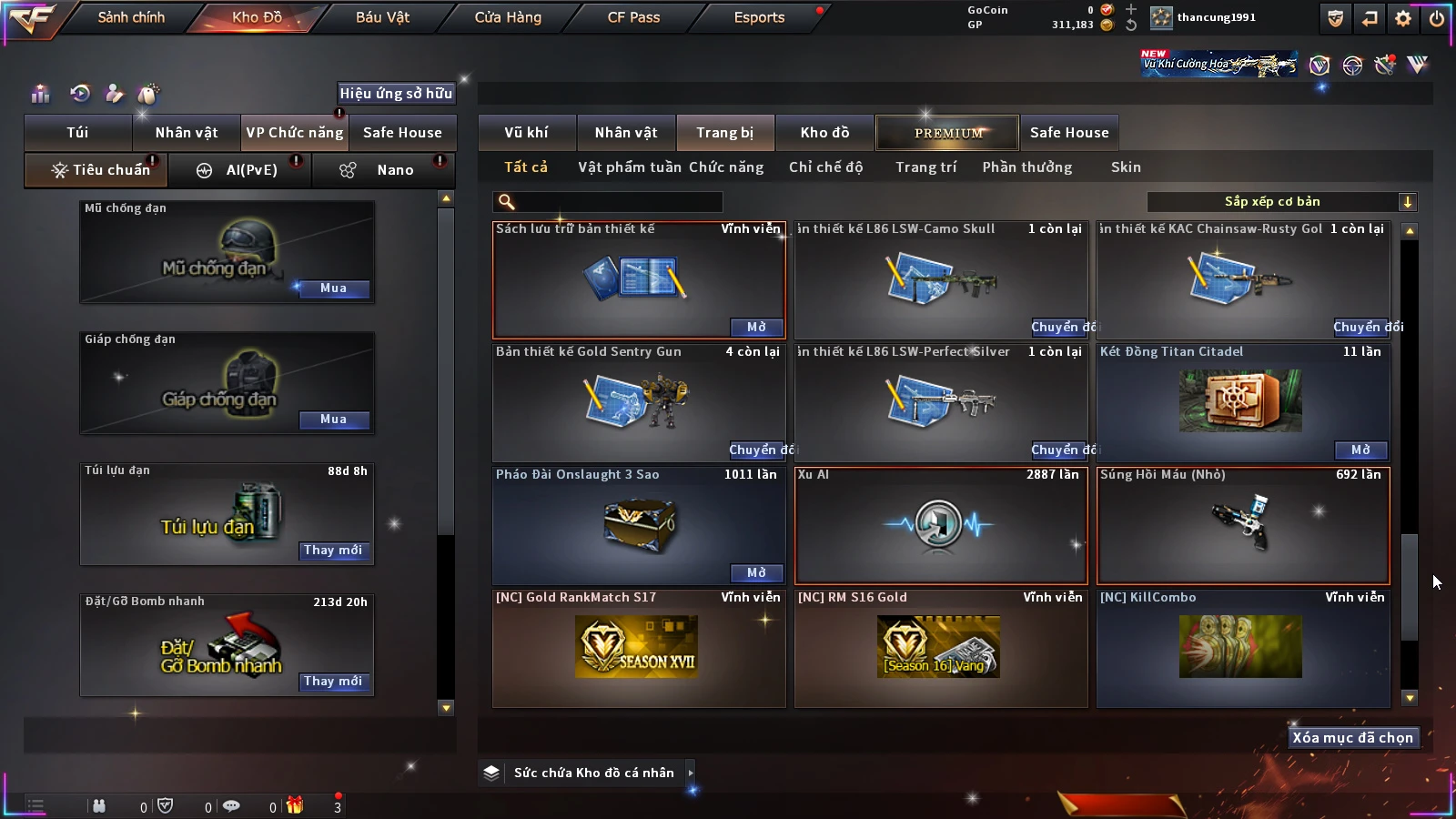This screenshot has width=1456, height=819.
Task: Open the CF Pass menu
Action: pos(633,17)
